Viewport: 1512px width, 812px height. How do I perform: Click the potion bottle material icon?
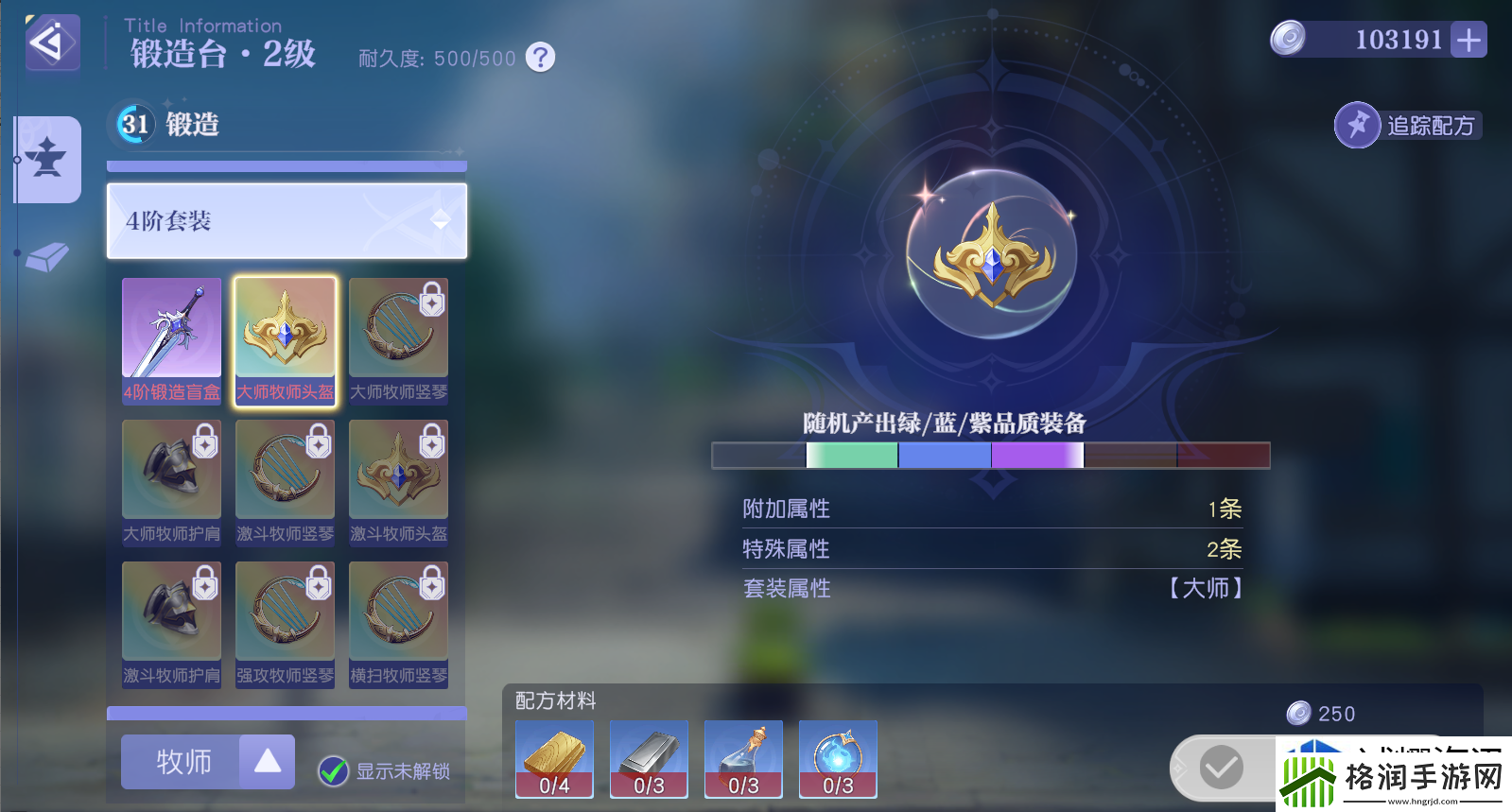742,756
